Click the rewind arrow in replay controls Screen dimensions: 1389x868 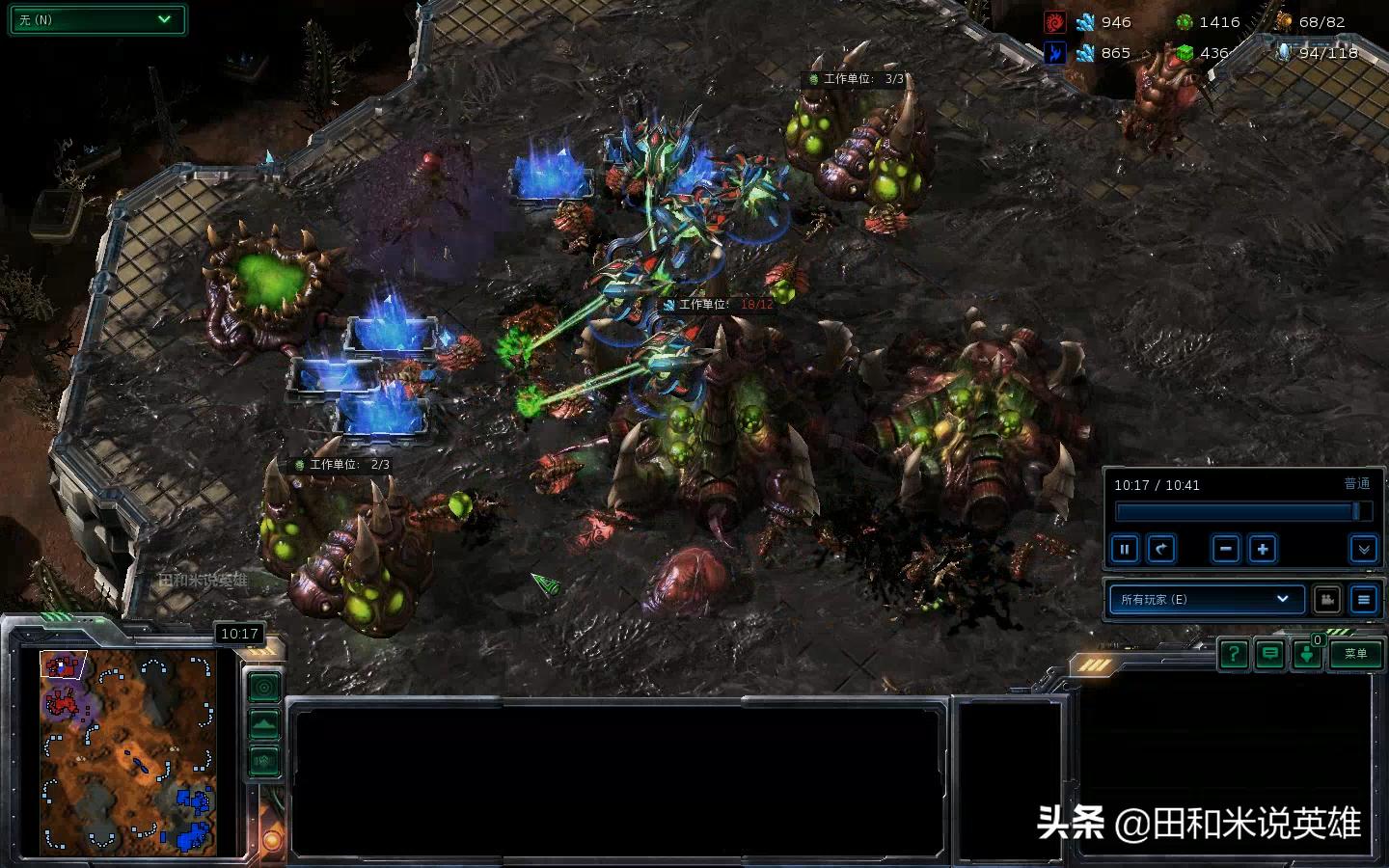pyautogui.click(x=1161, y=549)
